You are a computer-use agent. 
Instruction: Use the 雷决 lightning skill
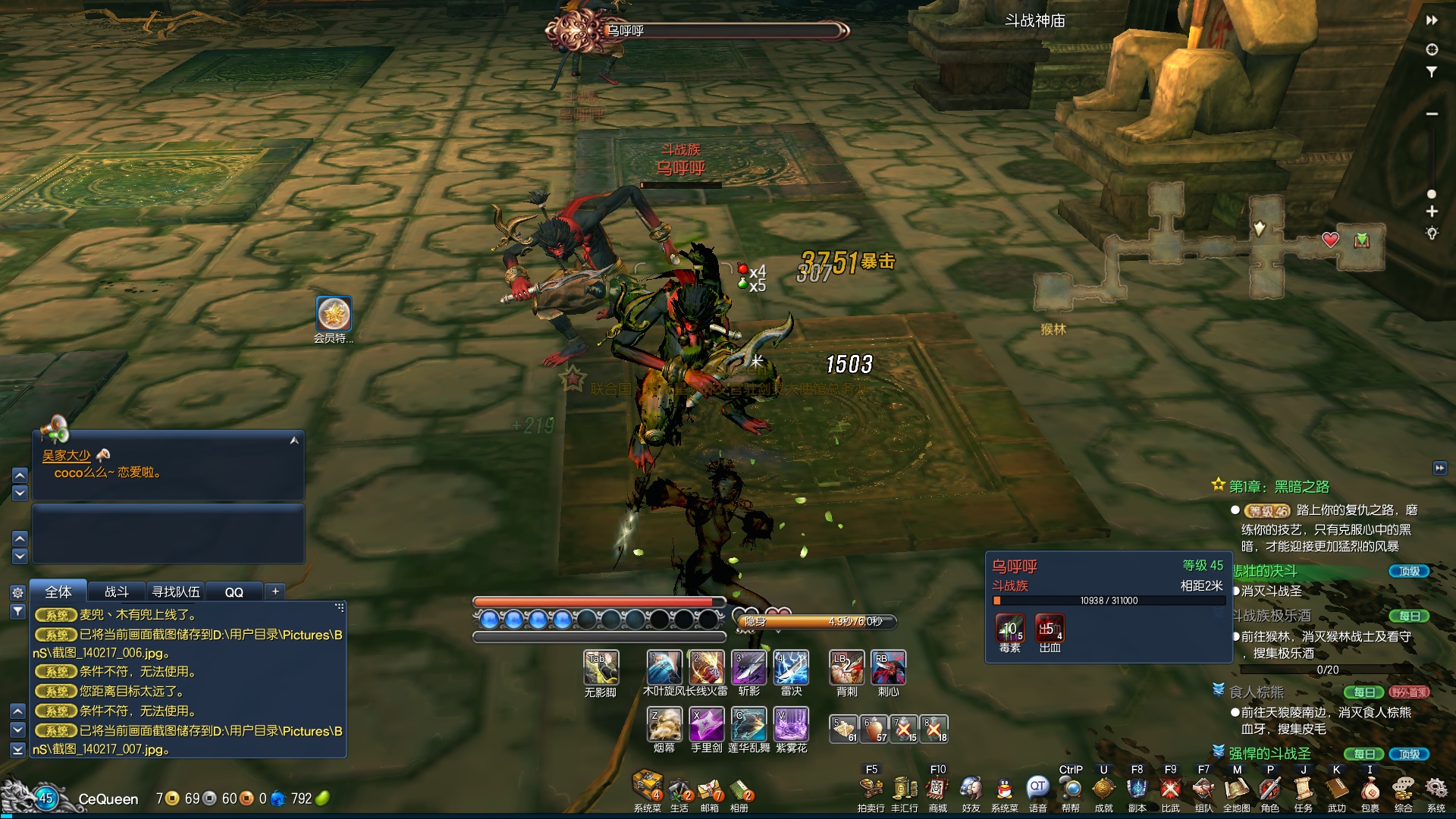(x=791, y=668)
